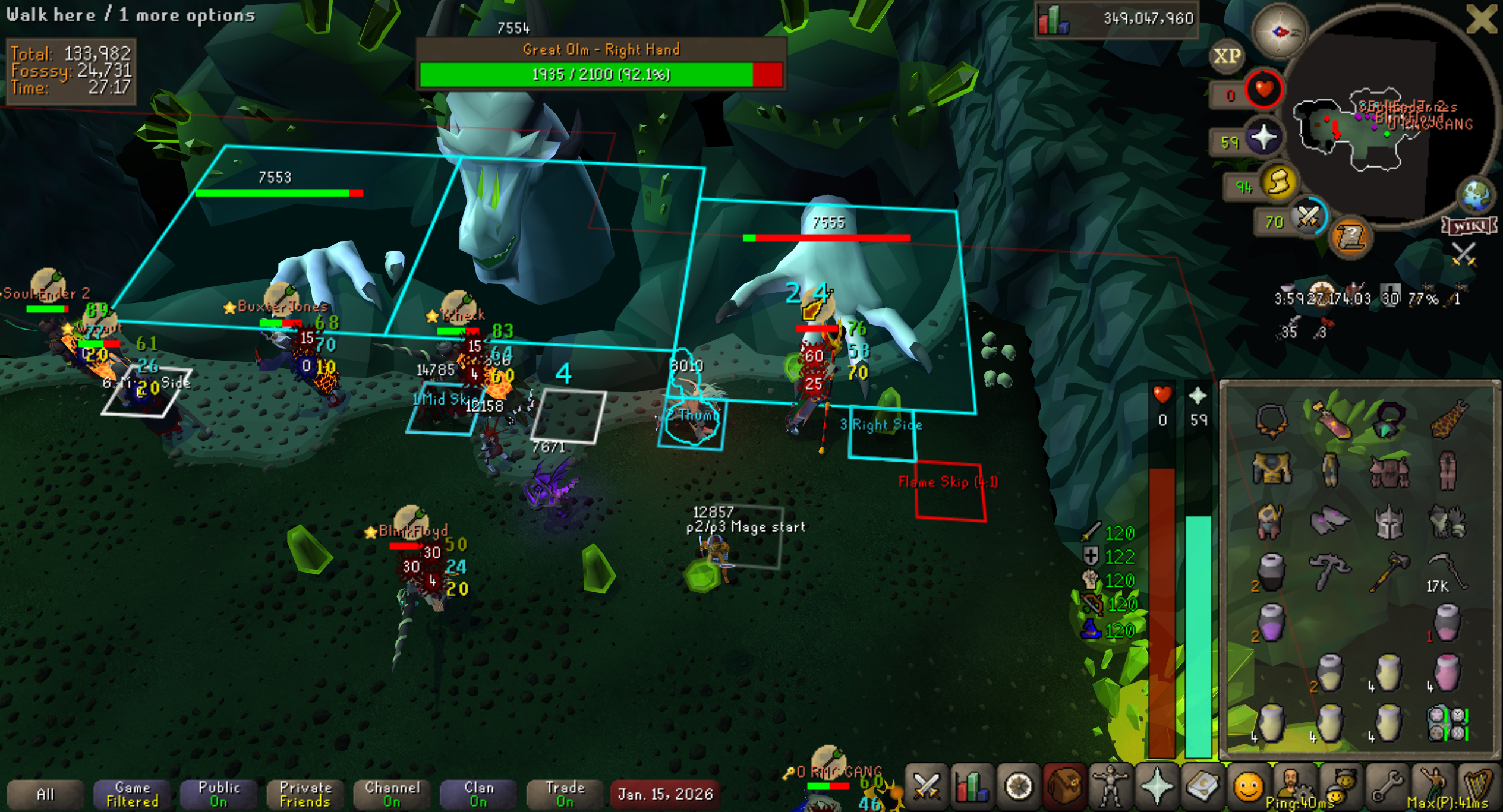Open the Prayer tab

click(x=1156, y=787)
